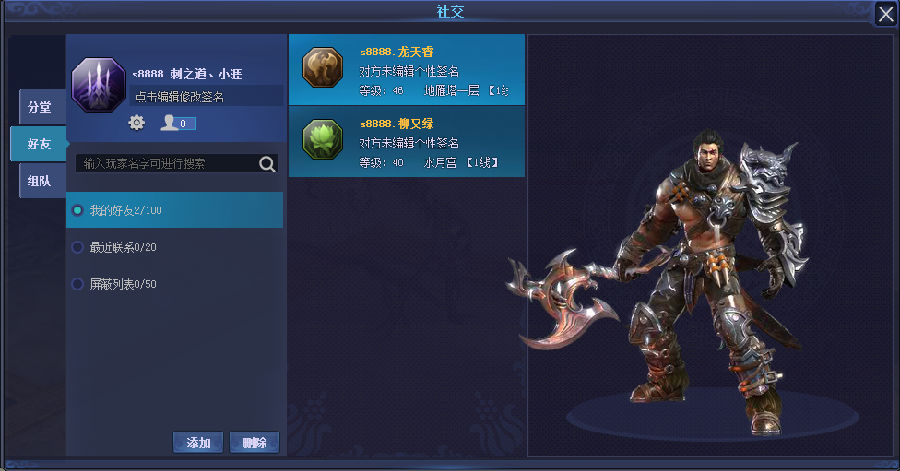
Task: Click the player name search box
Action: (x=166, y=163)
